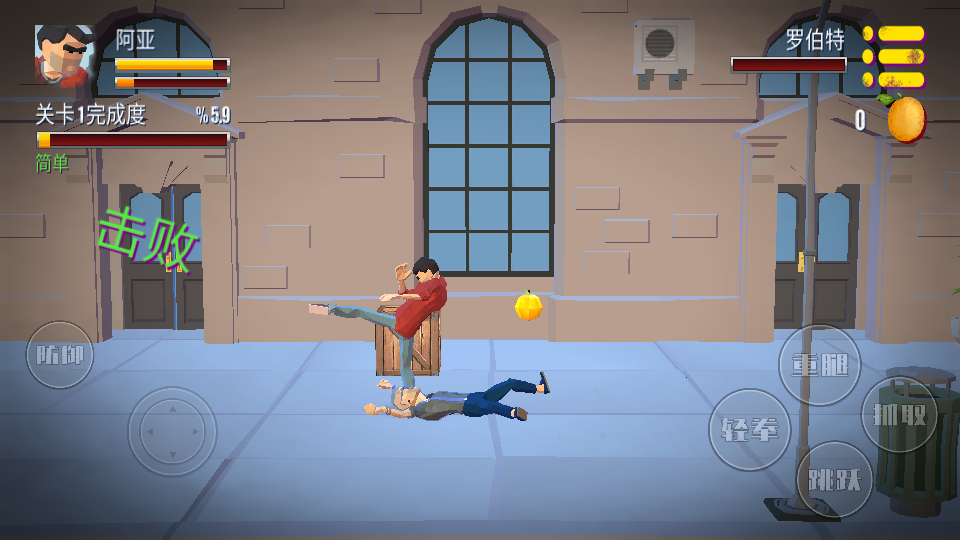This screenshot has height=540, width=960.
Task: Throw a 轻拳 light punch
Action: coord(749,430)
